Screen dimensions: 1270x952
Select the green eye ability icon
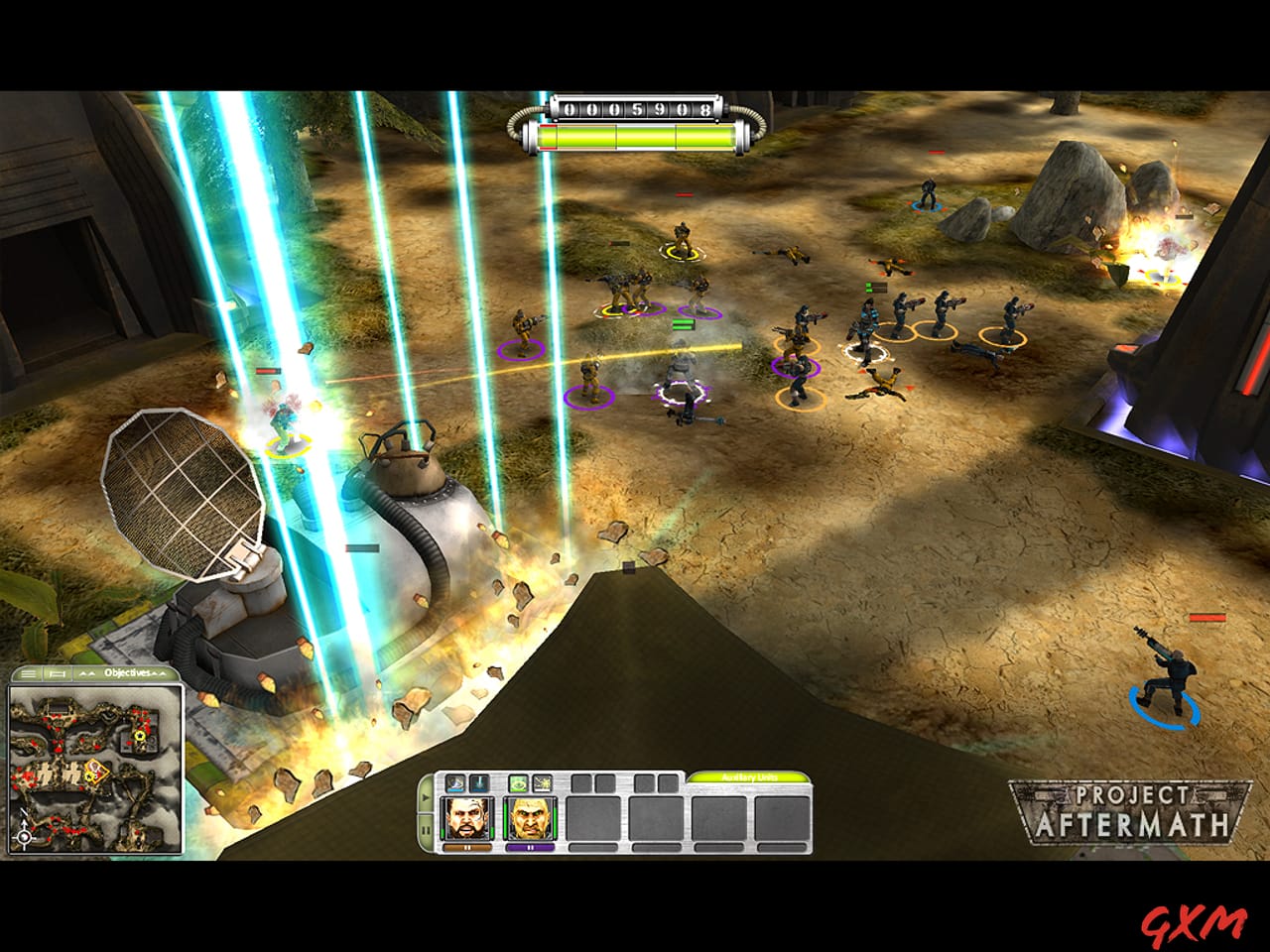[x=519, y=783]
